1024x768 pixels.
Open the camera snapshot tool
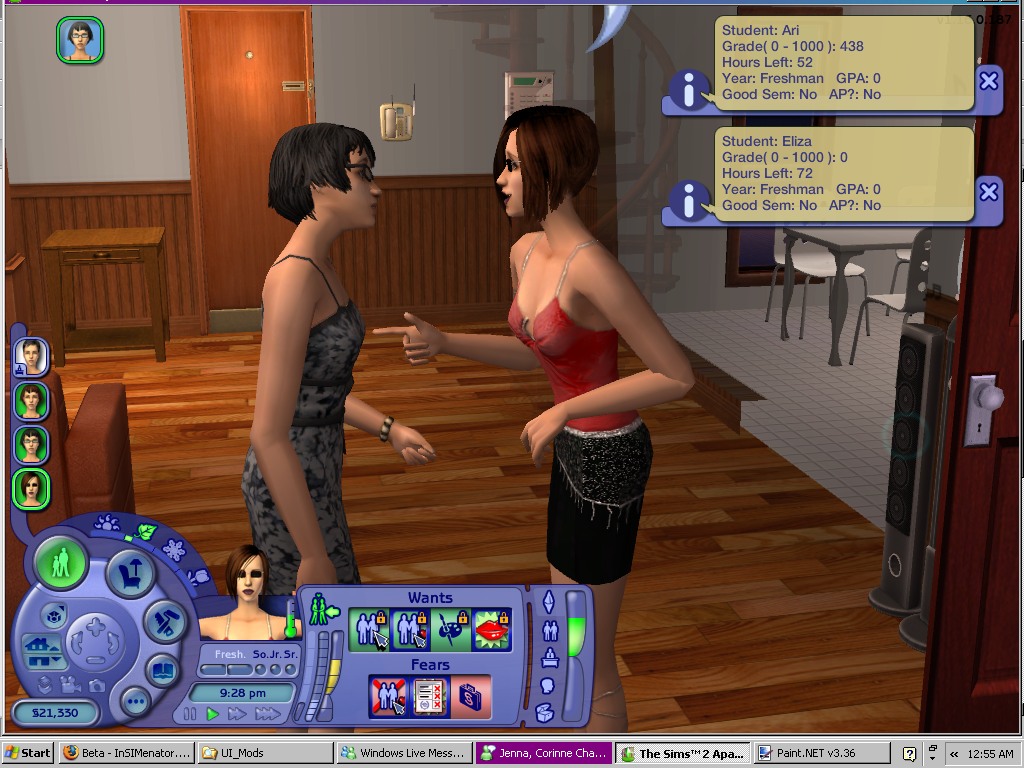tap(96, 685)
